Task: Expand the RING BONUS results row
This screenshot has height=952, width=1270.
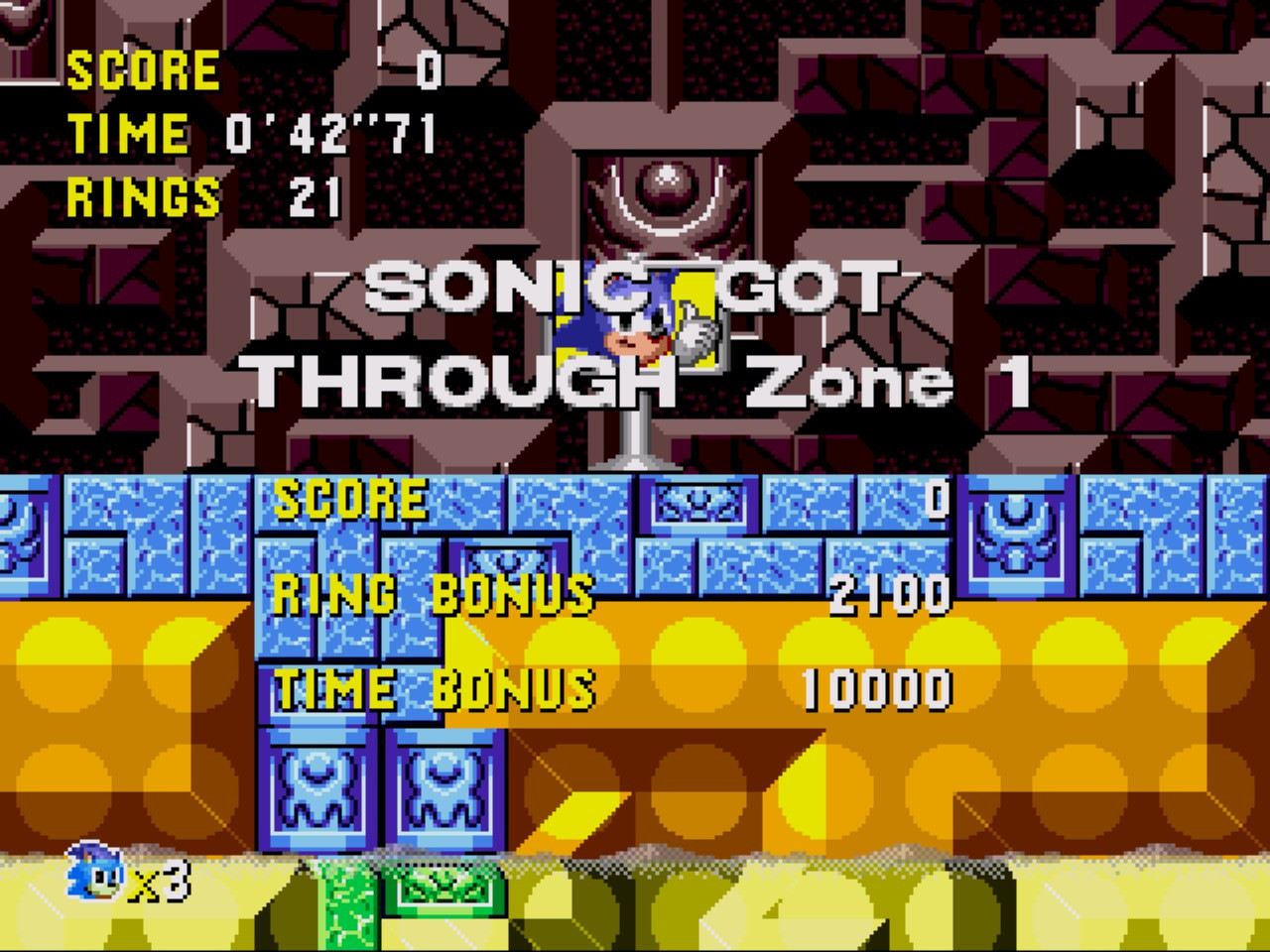Action: 434,595
